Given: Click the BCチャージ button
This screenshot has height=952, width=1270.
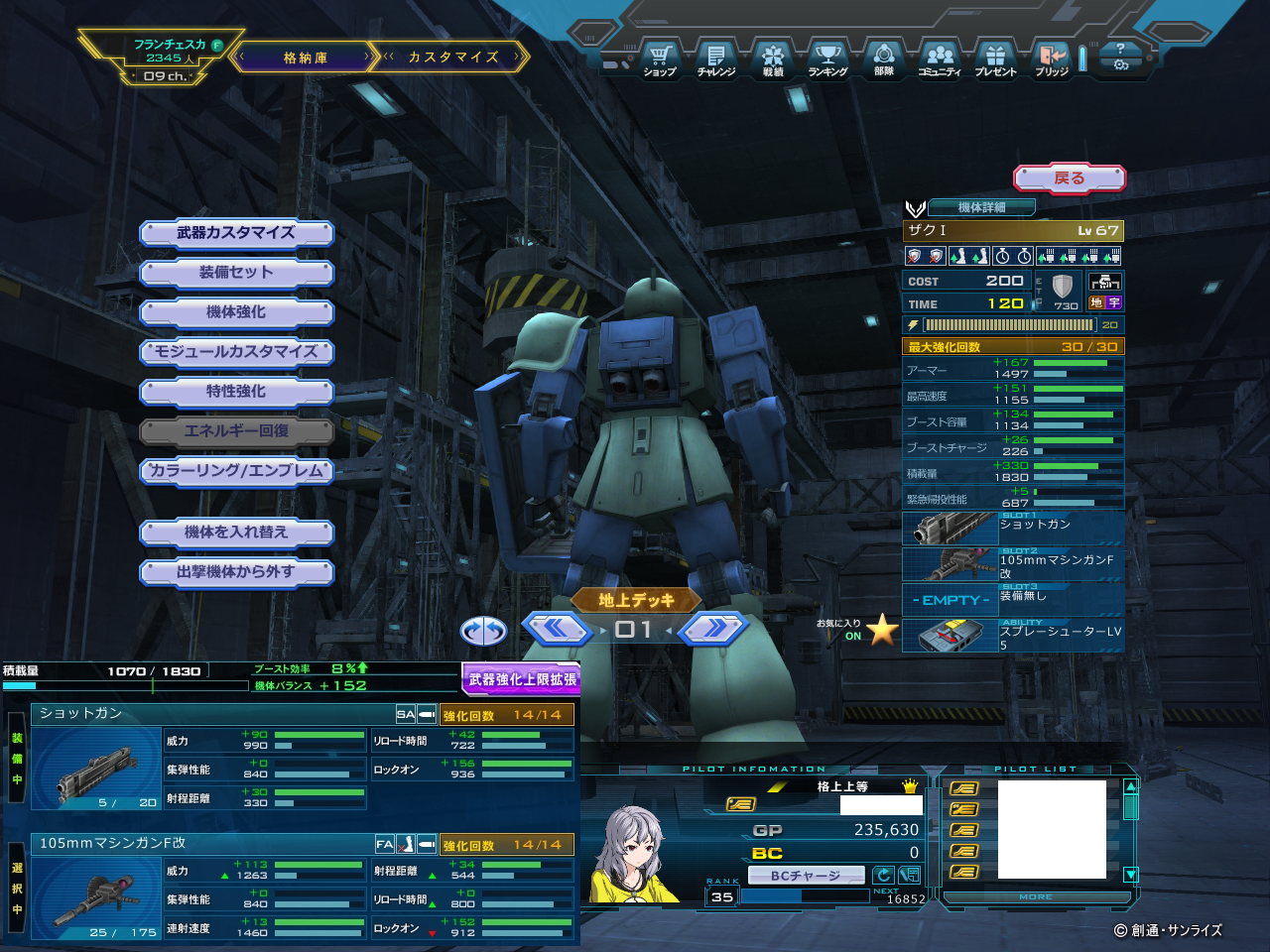Looking at the screenshot, I should [x=805, y=876].
